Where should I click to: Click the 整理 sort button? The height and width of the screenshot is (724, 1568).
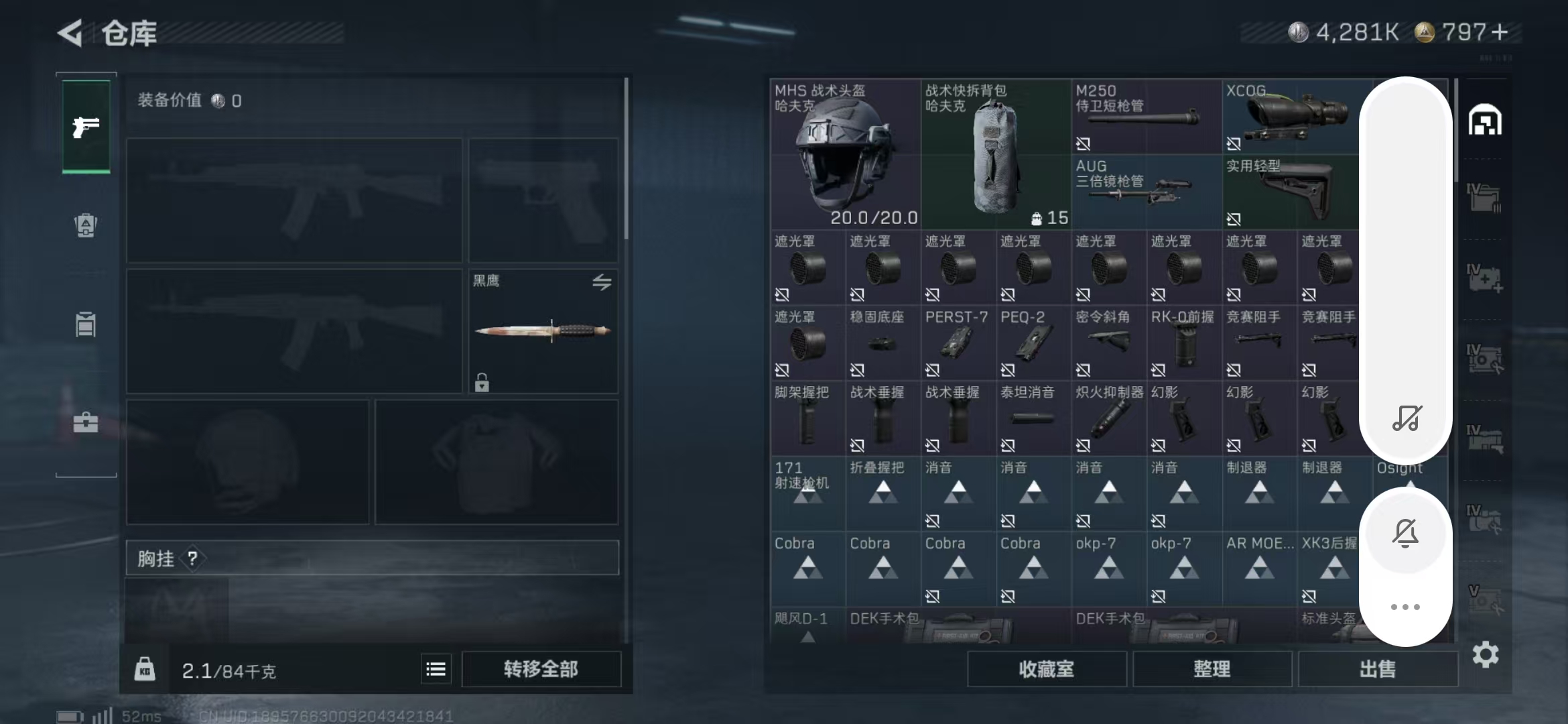tap(1212, 668)
